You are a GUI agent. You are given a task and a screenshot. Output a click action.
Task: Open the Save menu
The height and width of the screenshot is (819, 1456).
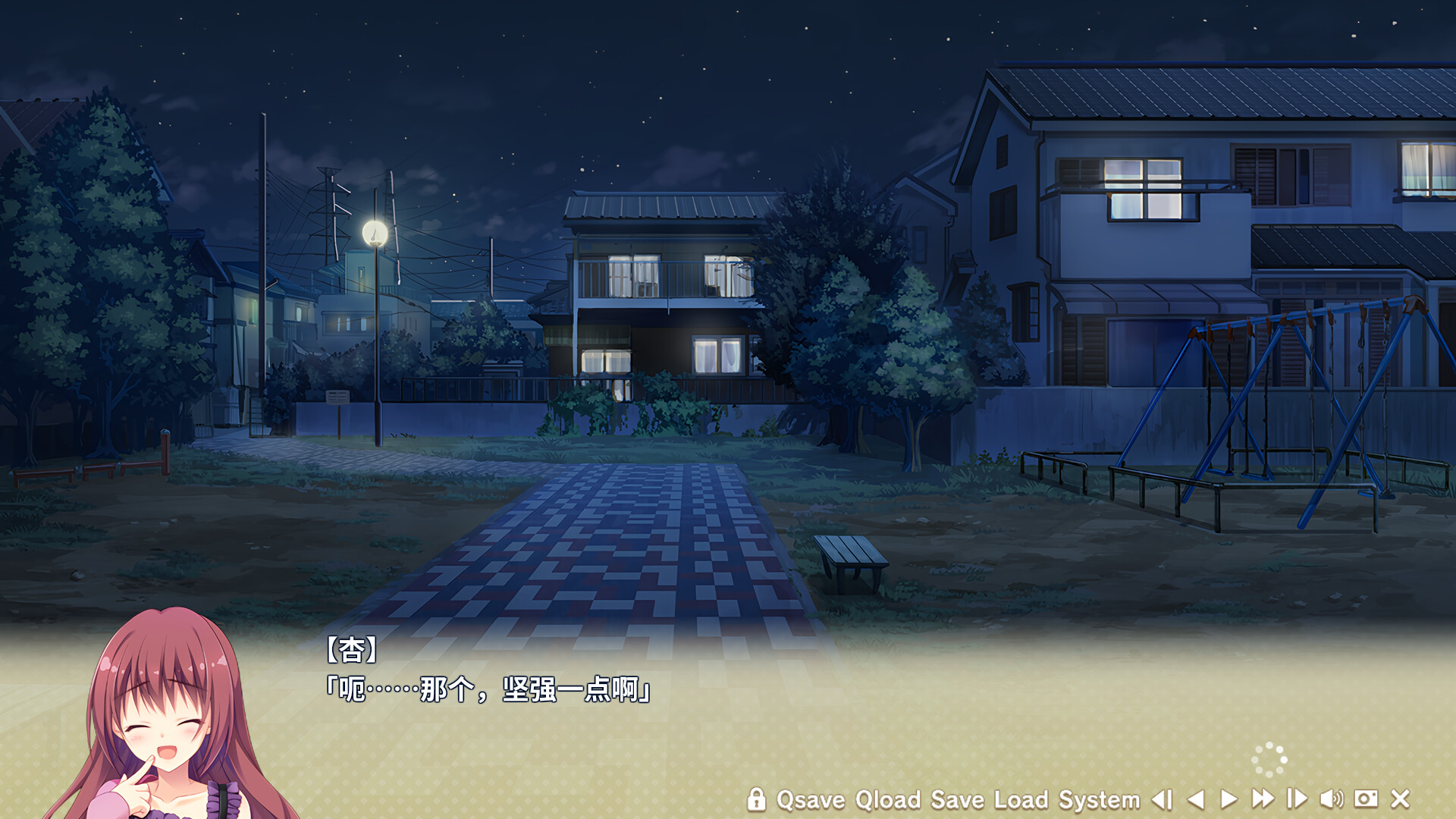pos(957,799)
